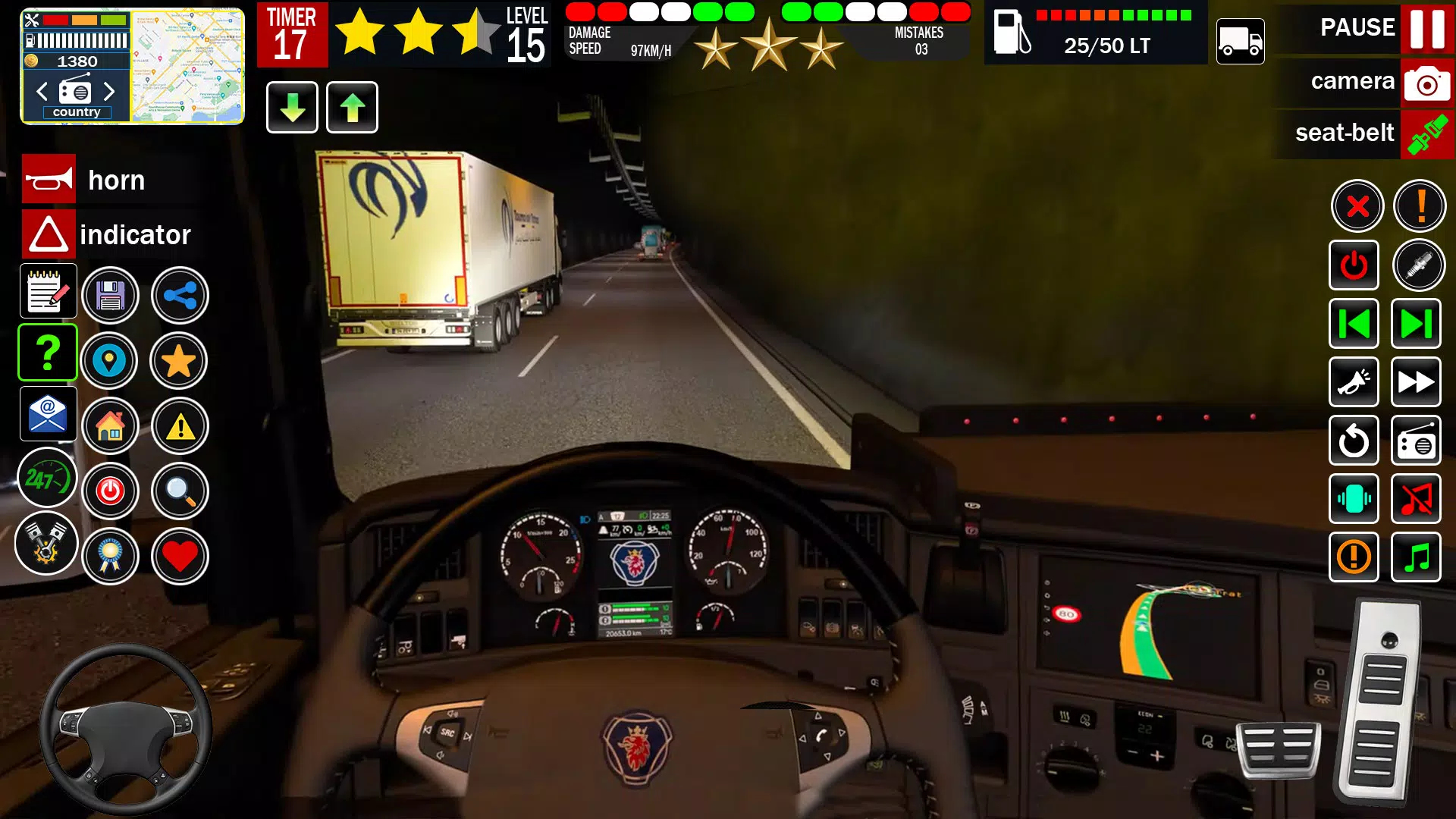This screenshot has height=819, width=1456.
Task: Activate the hazard indicator
Action: [x=49, y=234]
